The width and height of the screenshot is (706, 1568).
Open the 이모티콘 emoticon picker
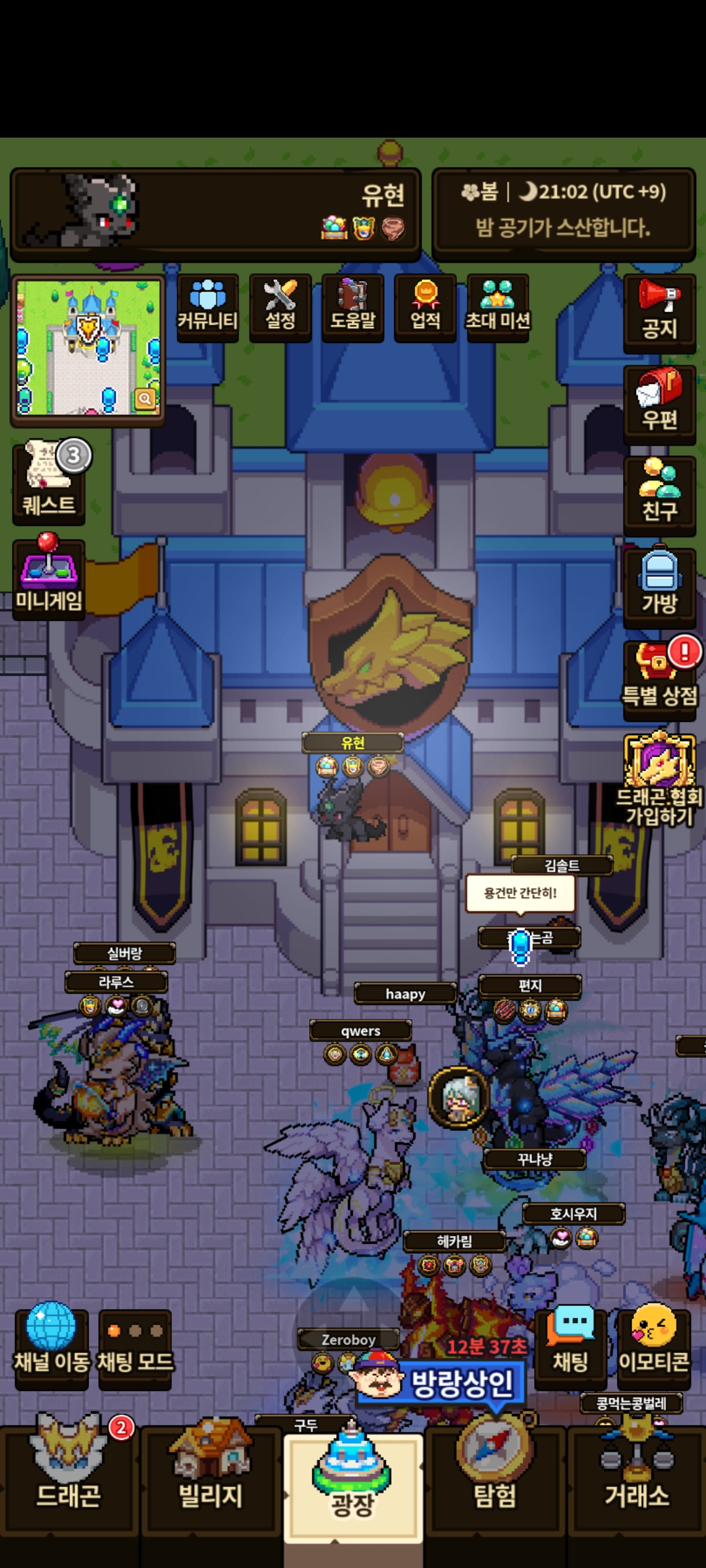[654, 1347]
